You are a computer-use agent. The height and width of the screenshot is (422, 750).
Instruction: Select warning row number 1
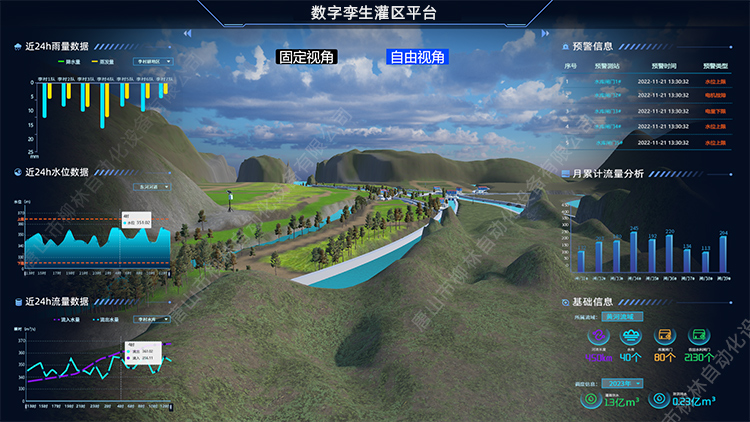click(640, 81)
